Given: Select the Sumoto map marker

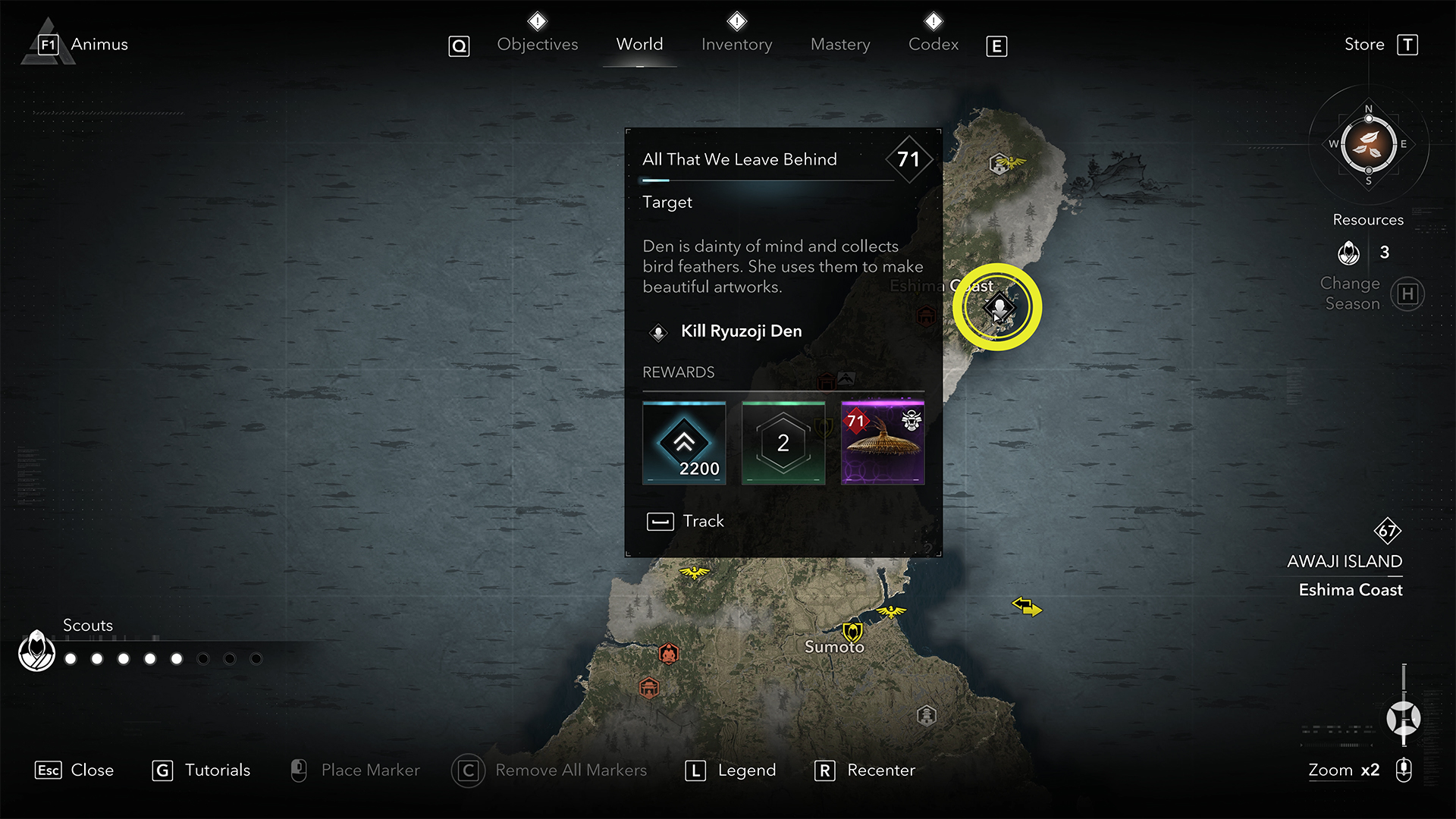Looking at the screenshot, I should tap(852, 632).
